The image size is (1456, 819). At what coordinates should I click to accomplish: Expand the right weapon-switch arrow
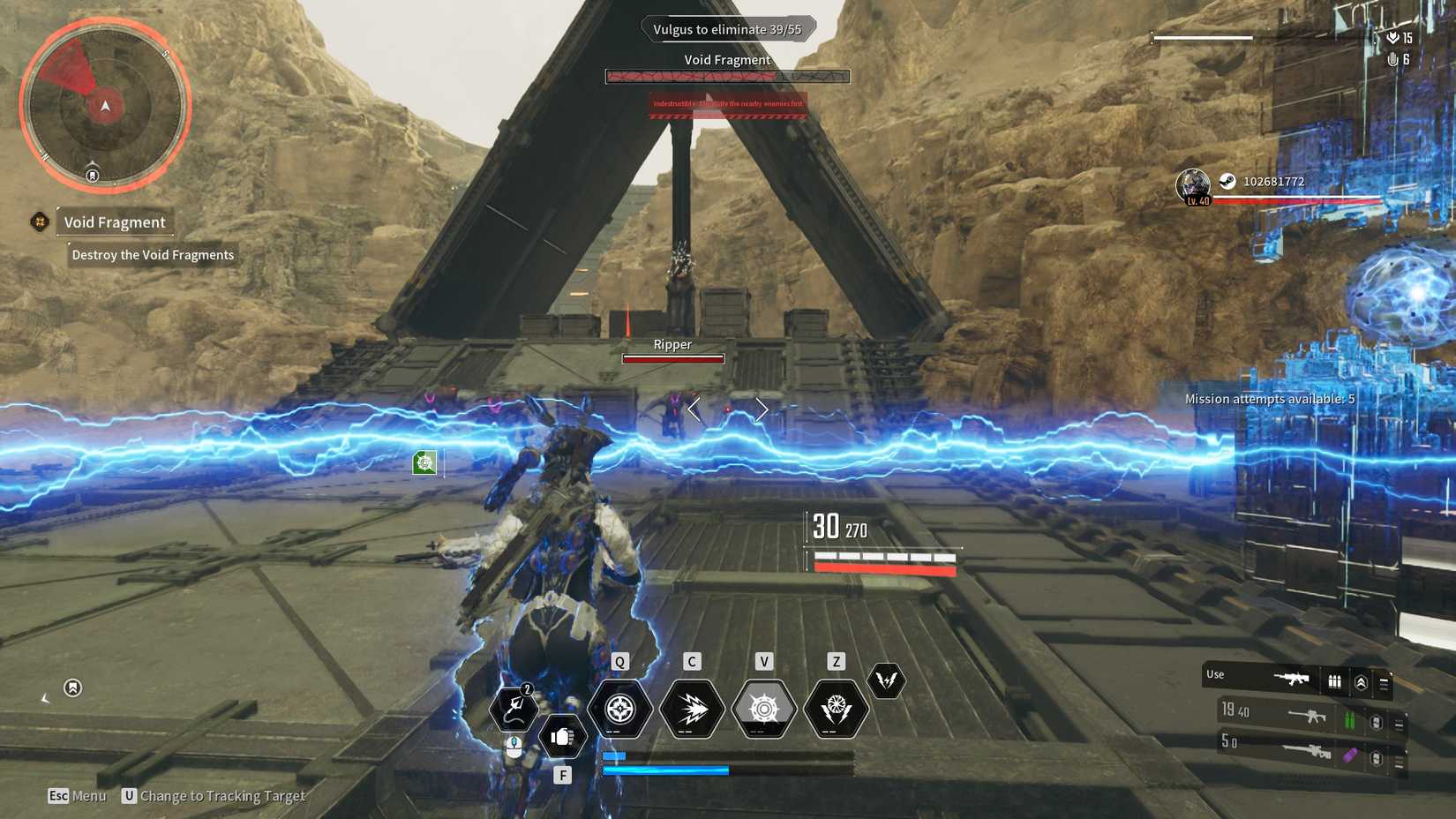pos(761,409)
